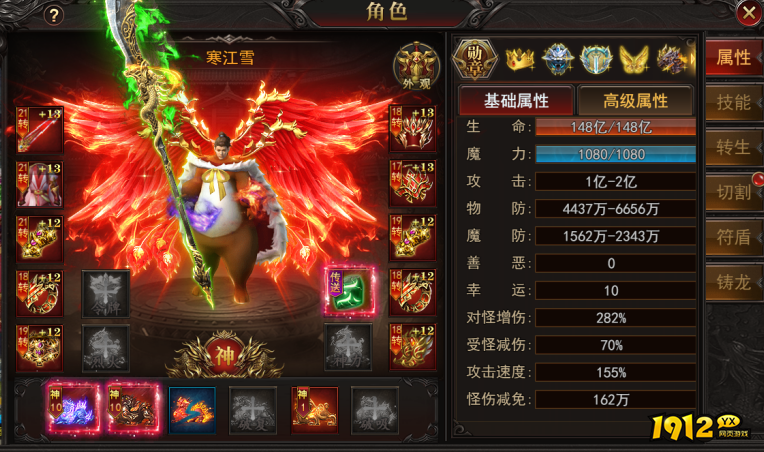Close the character panel
Screen dimensions: 764x452
747,13
